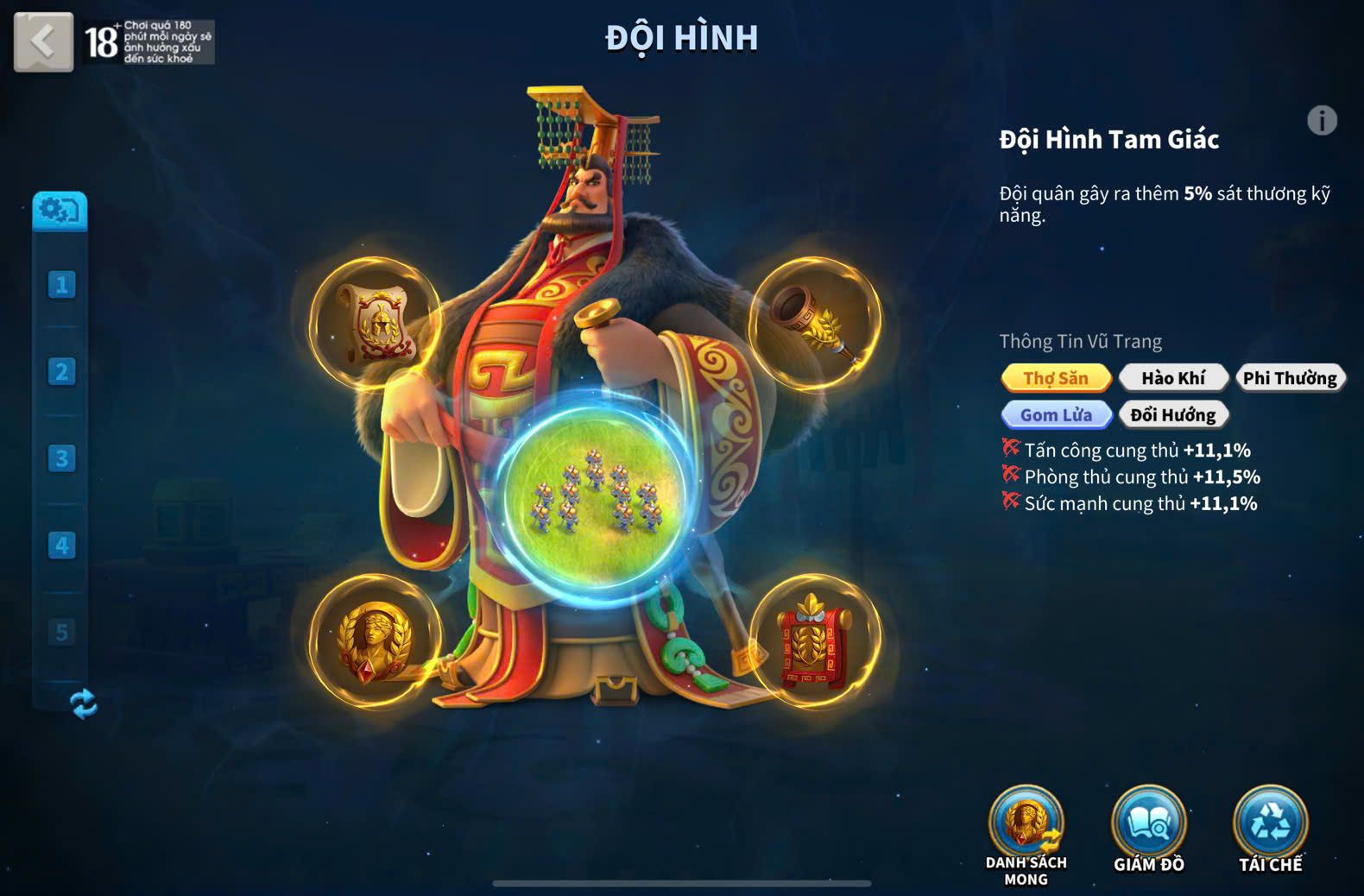Select the helmet scroll armament slot
Image resolution: width=1364 pixels, height=896 pixels.
pyautogui.click(x=376, y=324)
